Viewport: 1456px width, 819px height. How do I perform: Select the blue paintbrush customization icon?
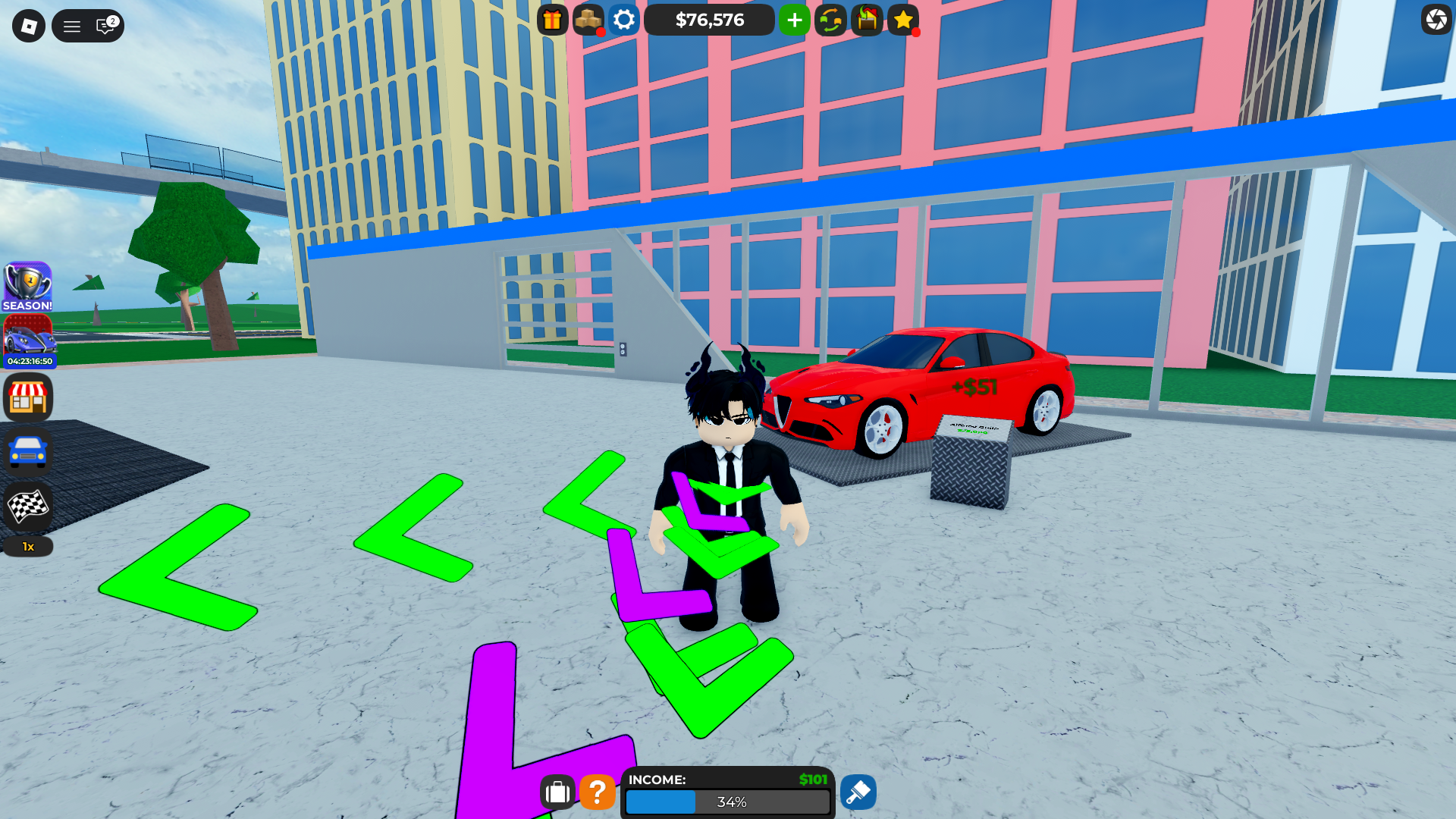click(x=858, y=792)
